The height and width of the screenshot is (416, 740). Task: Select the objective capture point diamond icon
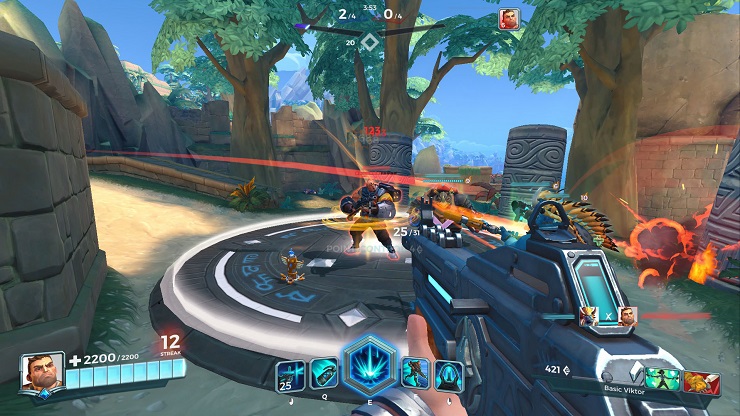(x=369, y=42)
